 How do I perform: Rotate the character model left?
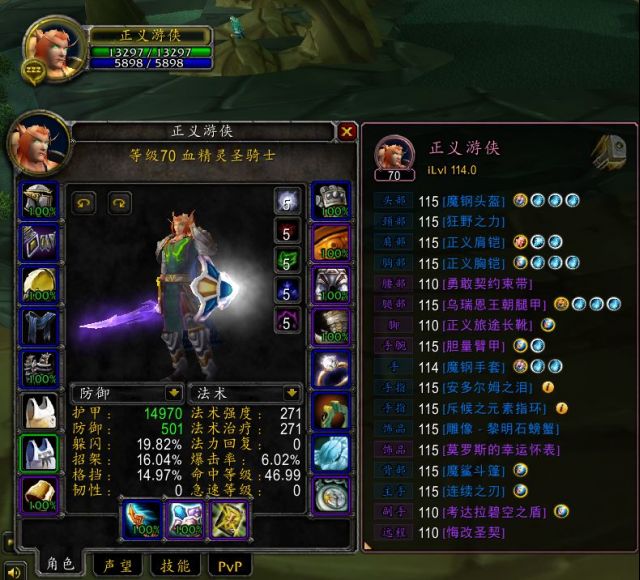[x=84, y=202]
